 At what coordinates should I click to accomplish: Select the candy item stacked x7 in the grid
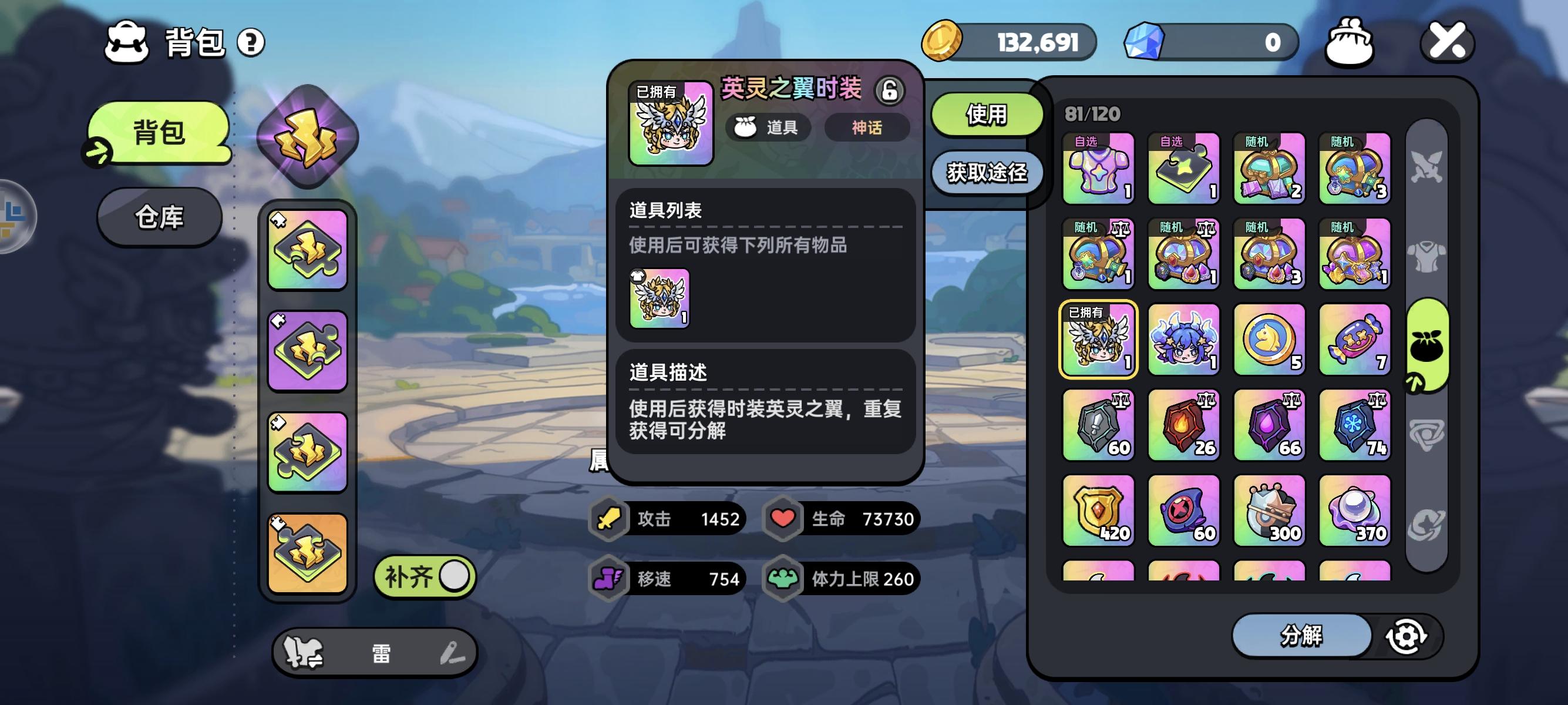point(1354,340)
